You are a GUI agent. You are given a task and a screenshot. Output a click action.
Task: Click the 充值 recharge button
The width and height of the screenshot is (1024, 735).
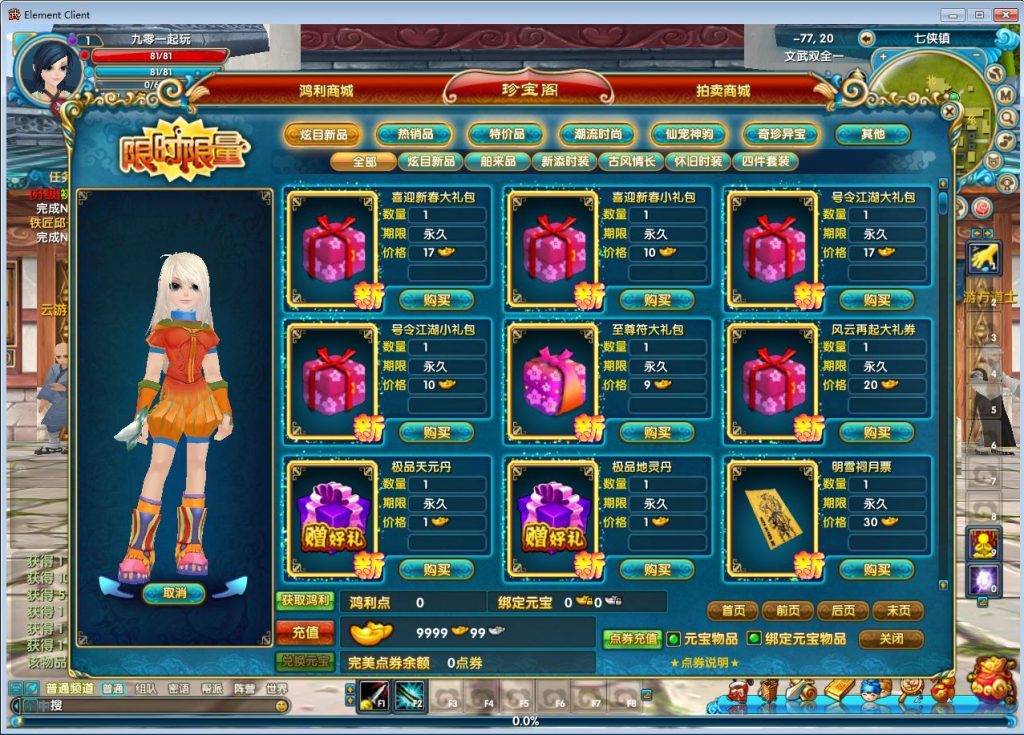pos(305,632)
